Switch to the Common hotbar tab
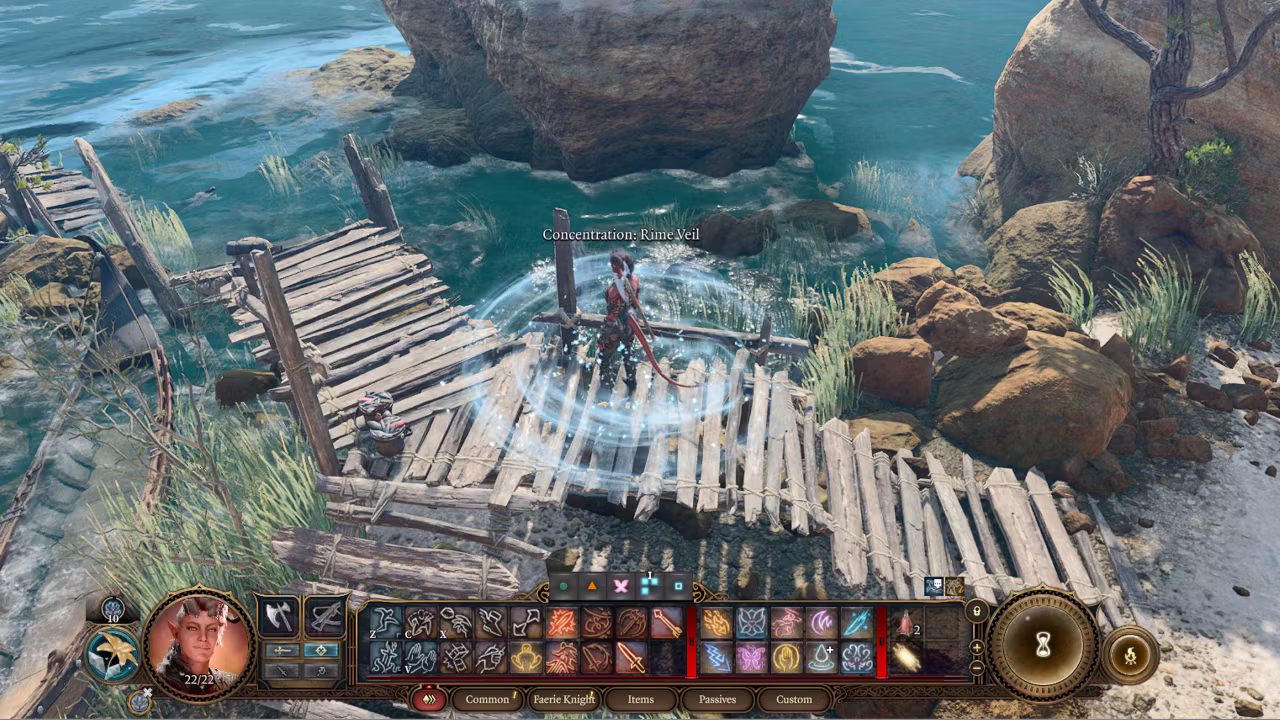The width and height of the screenshot is (1280, 720). click(x=487, y=699)
